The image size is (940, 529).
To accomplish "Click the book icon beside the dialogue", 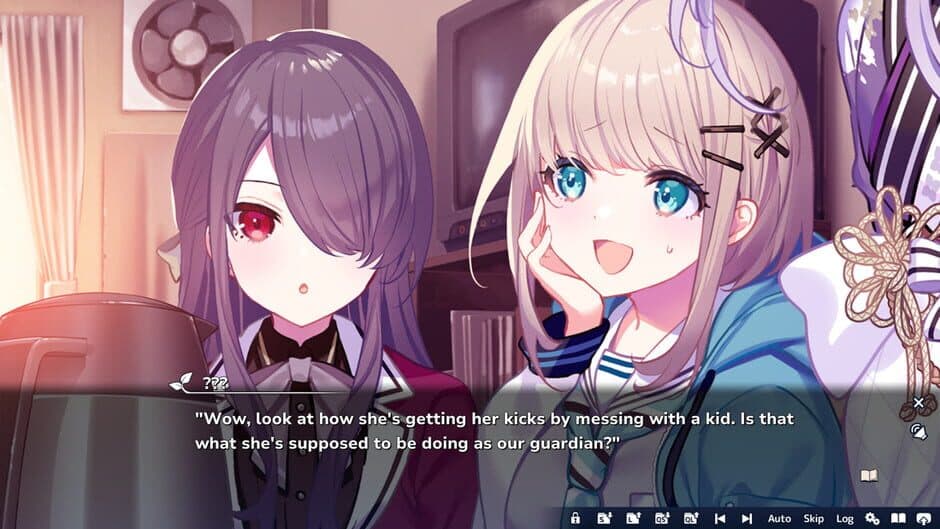I will pyautogui.click(x=868, y=476).
